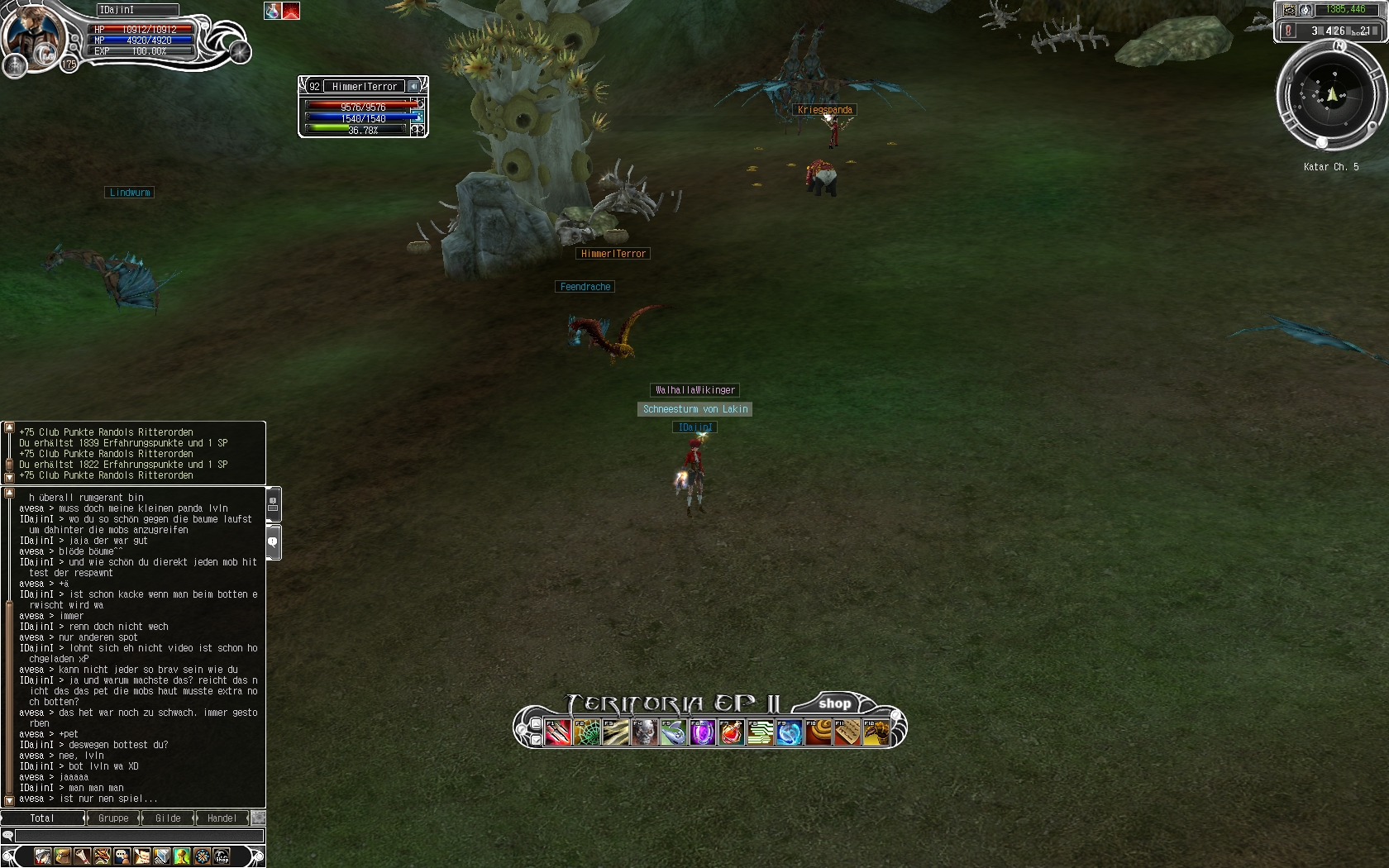1389x868 pixels.
Task: Use the F11 parchment scroll item
Action: point(847,732)
